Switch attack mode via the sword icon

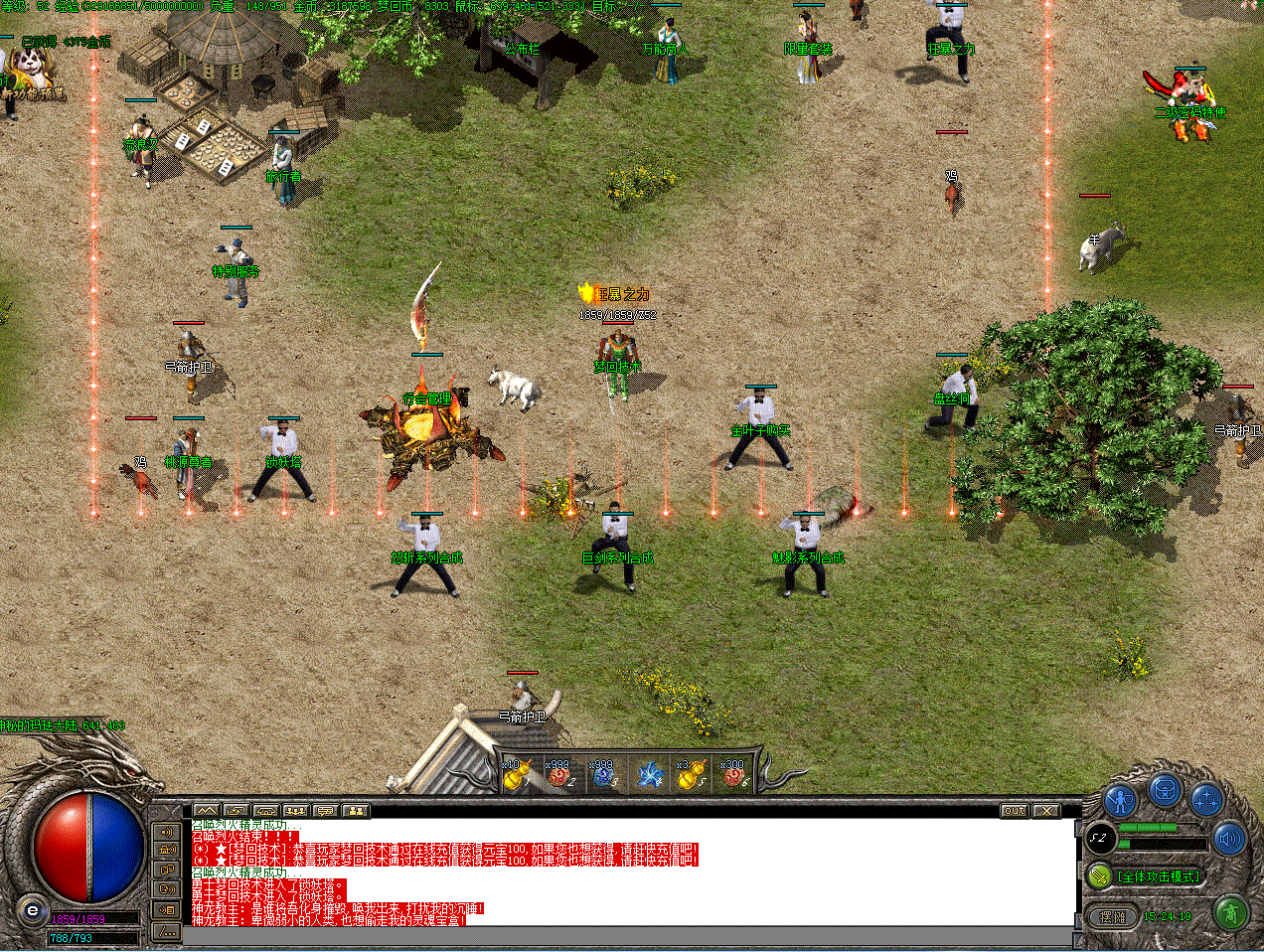(1099, 876)
